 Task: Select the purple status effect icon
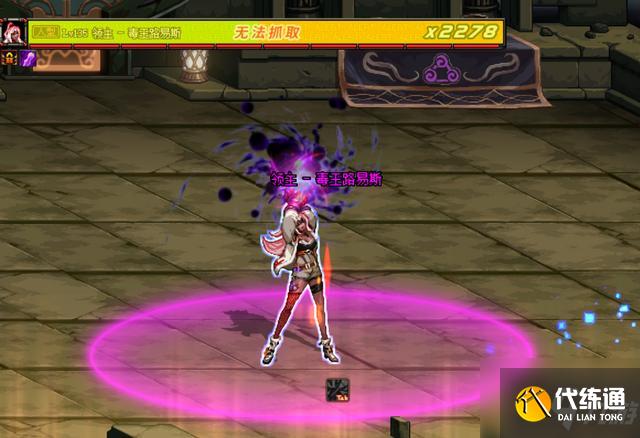pyautogui.click(x=26, y=59)
